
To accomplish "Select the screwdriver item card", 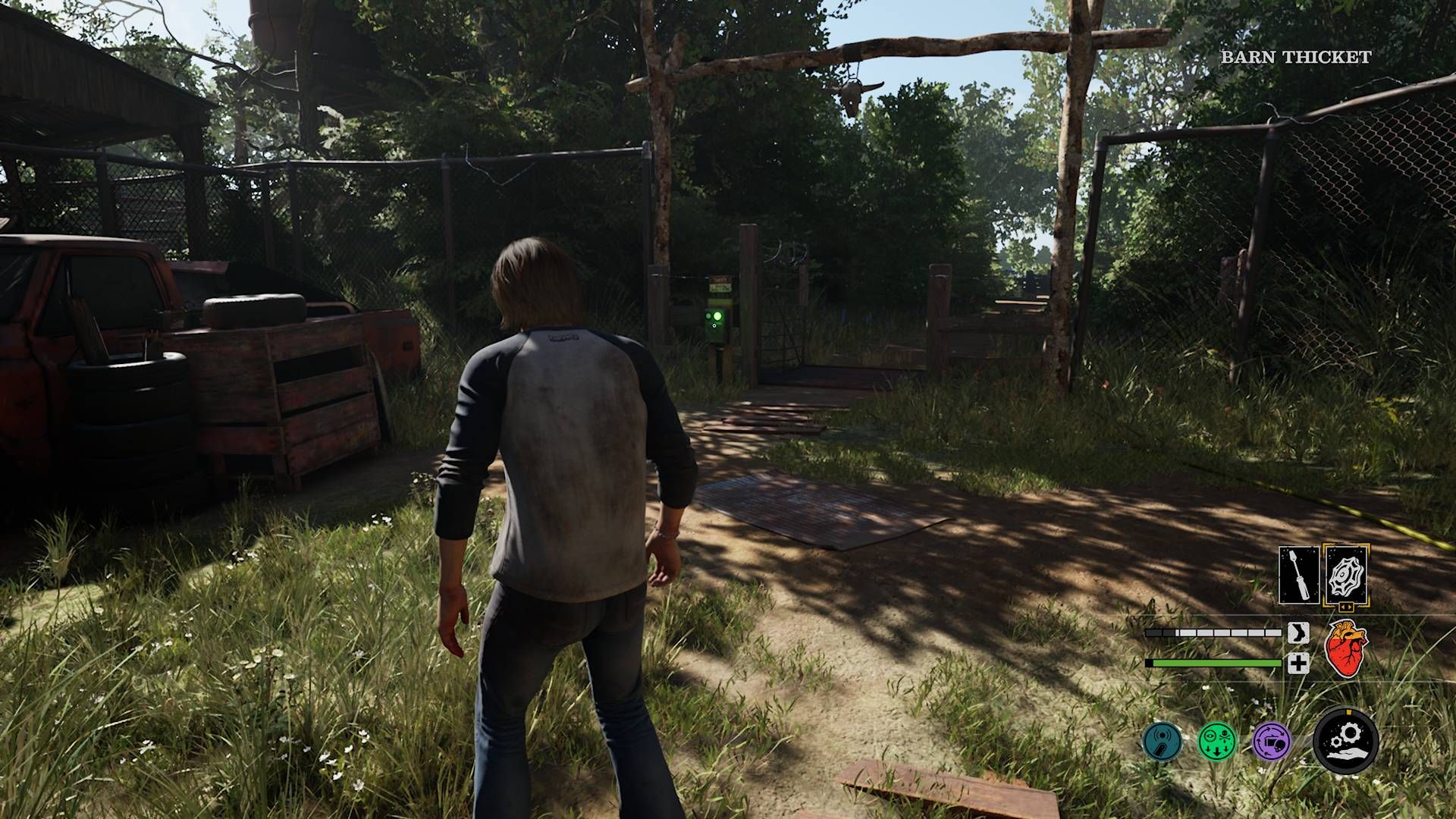I will click(x=1299, y=575).
